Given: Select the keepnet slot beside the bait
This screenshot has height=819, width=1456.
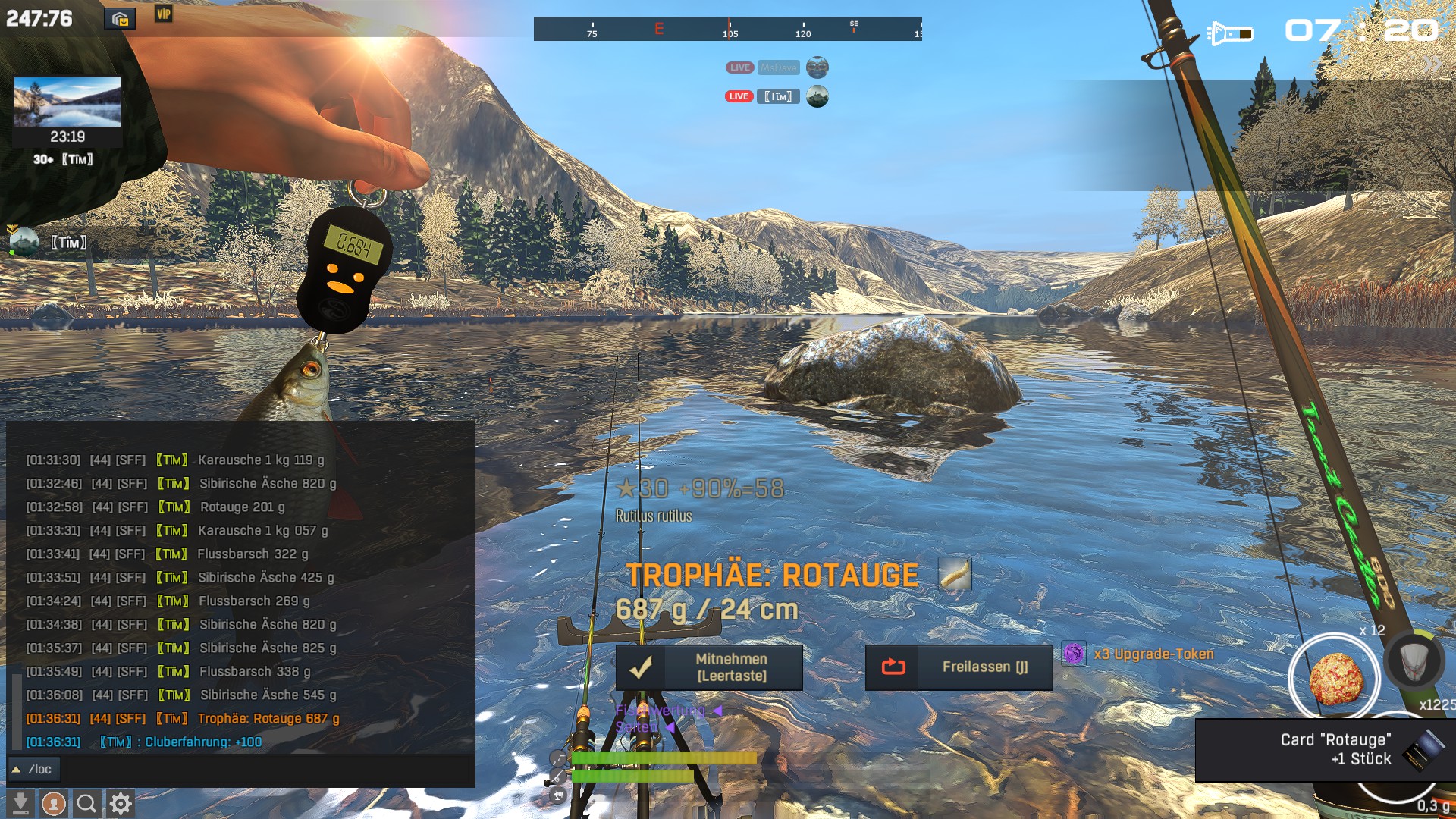Looking at the screenshot, I should [1414, 660].
